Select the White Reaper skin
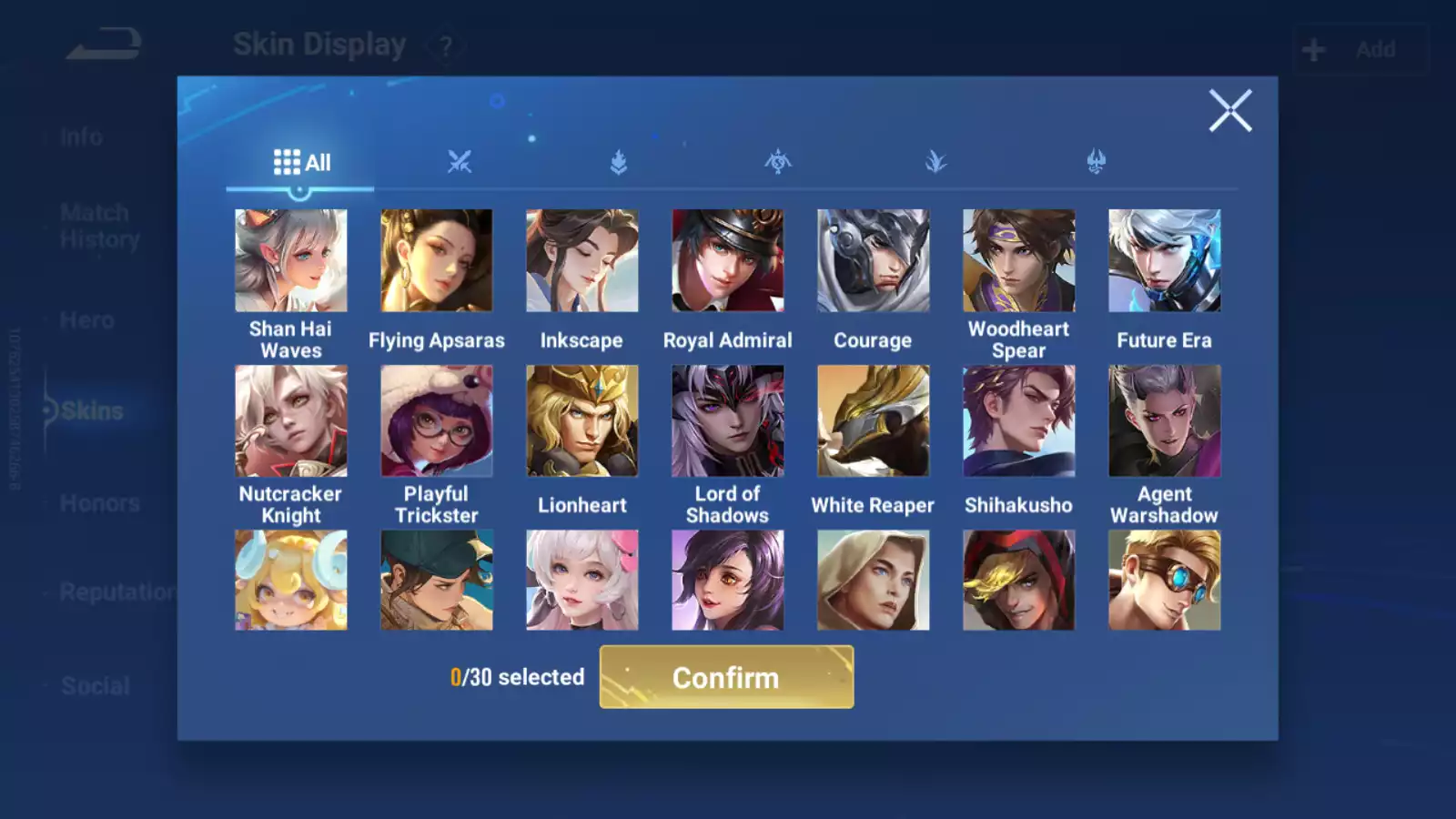This screenshot has height=819, width=1456. [x=873, y=421]
